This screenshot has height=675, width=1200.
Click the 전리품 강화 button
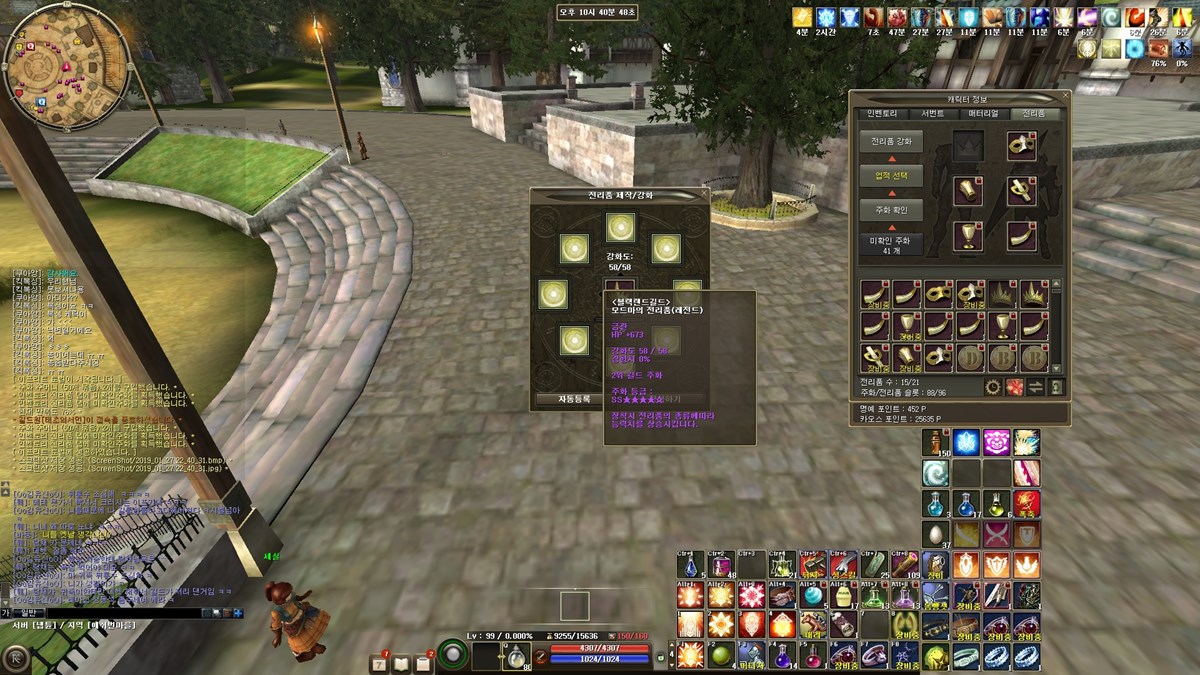891,142
